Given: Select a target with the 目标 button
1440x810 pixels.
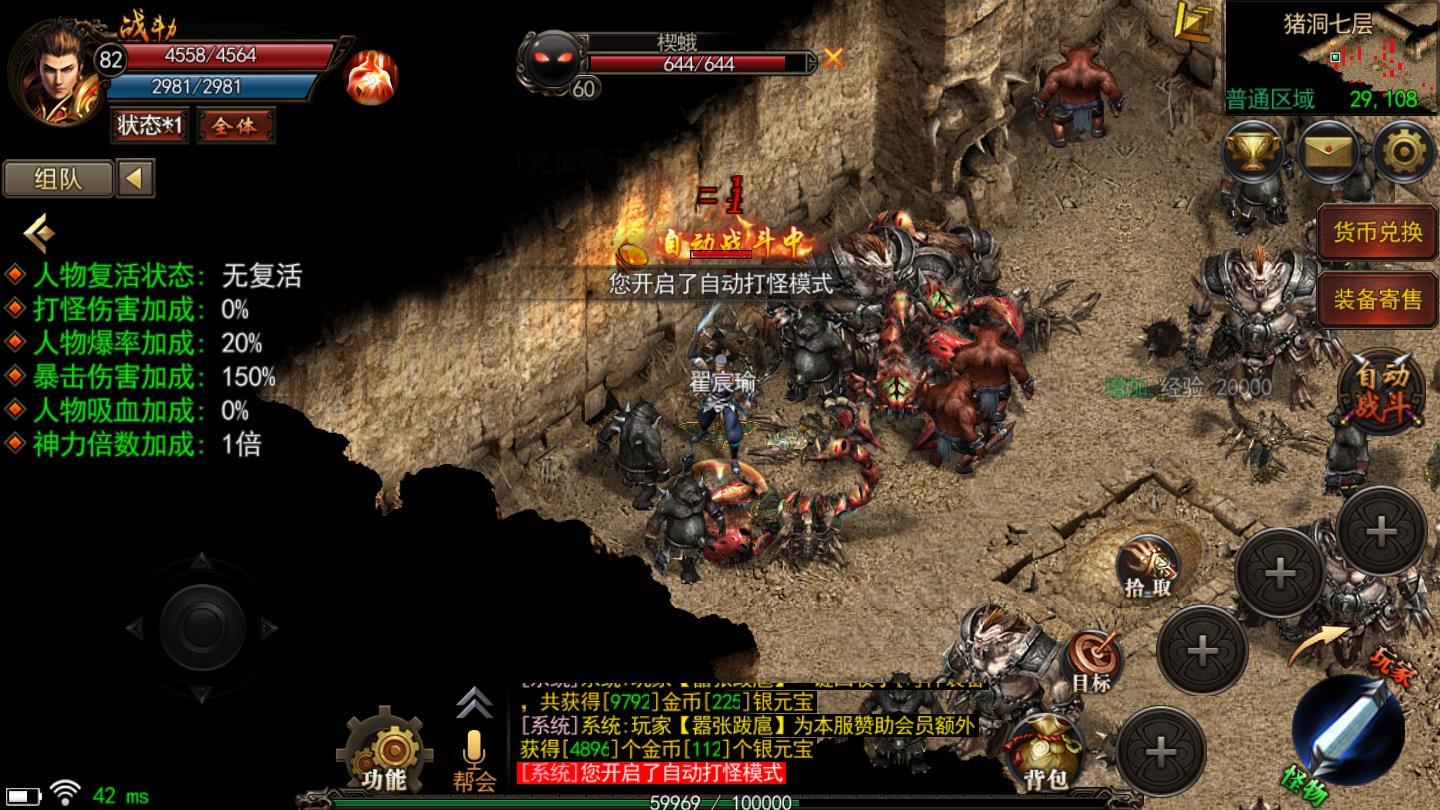Looking at the screenshot, I should [1091, 661].
